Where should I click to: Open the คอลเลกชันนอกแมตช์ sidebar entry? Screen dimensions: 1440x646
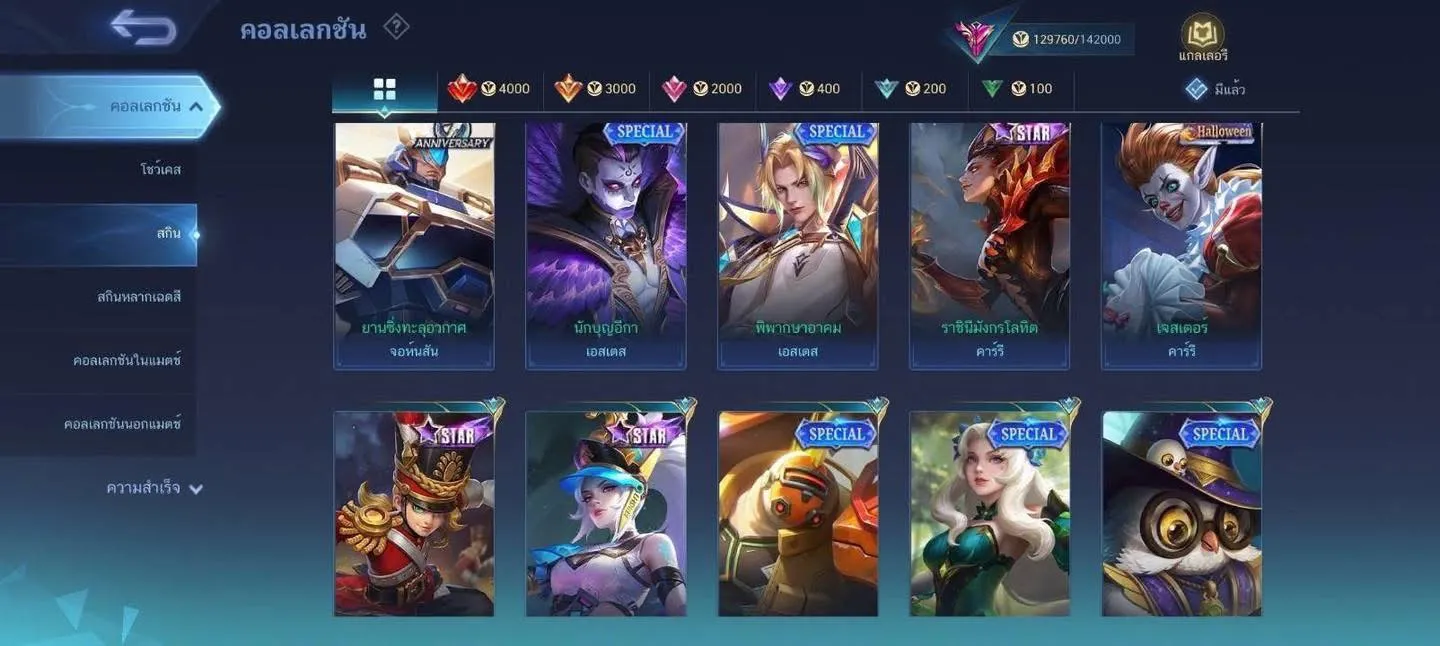[x=122, y=424]
